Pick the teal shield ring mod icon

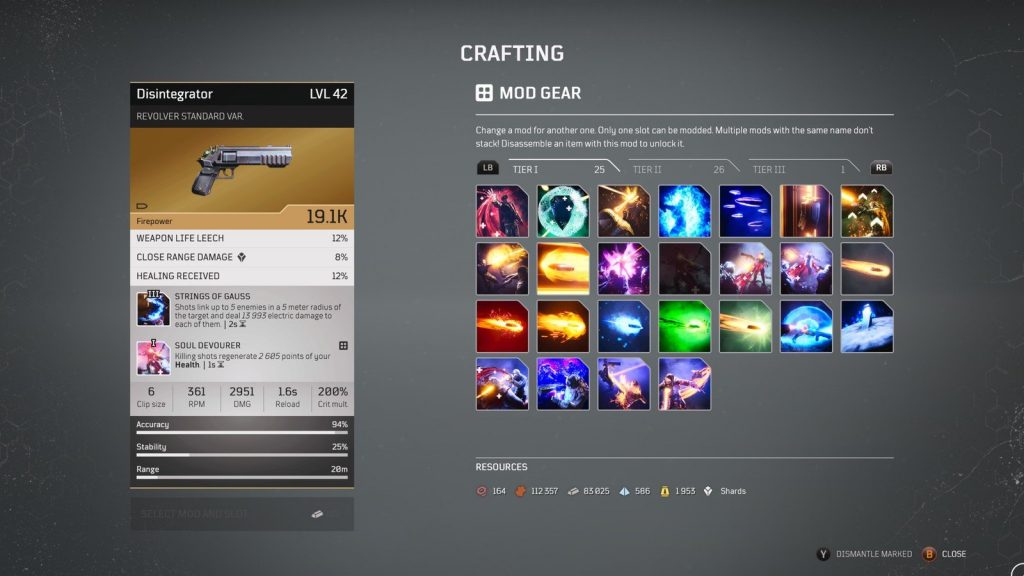pyautogui.click(x=563, y=211)
